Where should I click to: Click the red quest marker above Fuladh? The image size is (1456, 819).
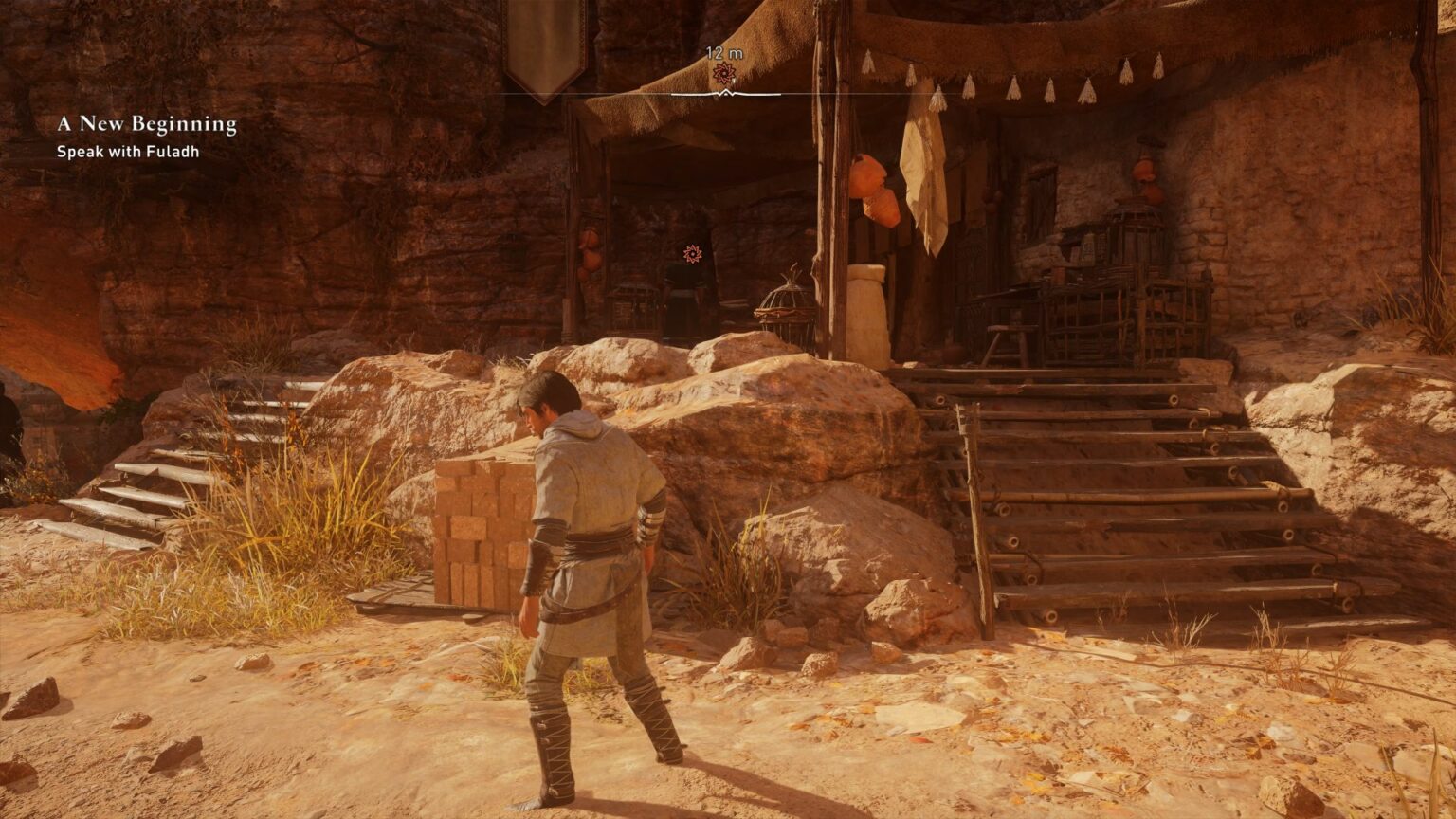(x=691, y=254)
